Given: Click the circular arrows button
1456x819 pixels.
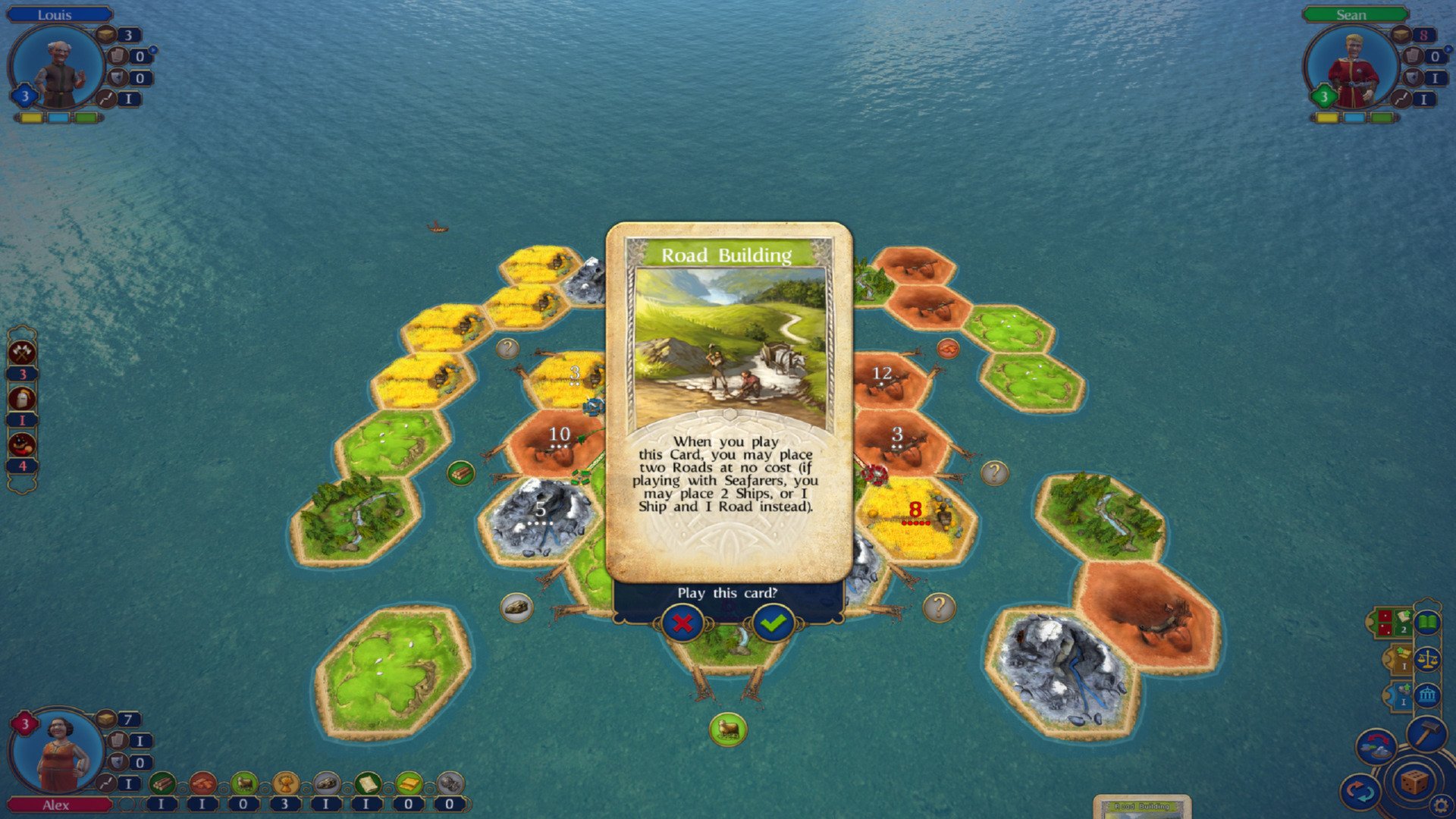Looking at the screenshot, I should point(1360,793).
